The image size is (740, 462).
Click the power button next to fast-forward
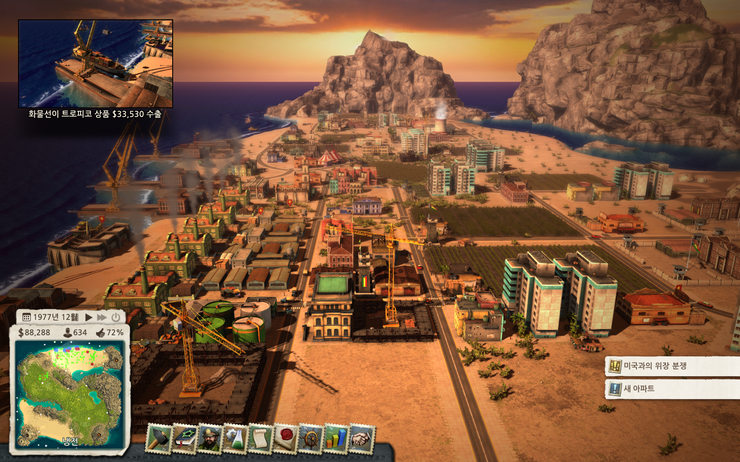coord(116,317)
